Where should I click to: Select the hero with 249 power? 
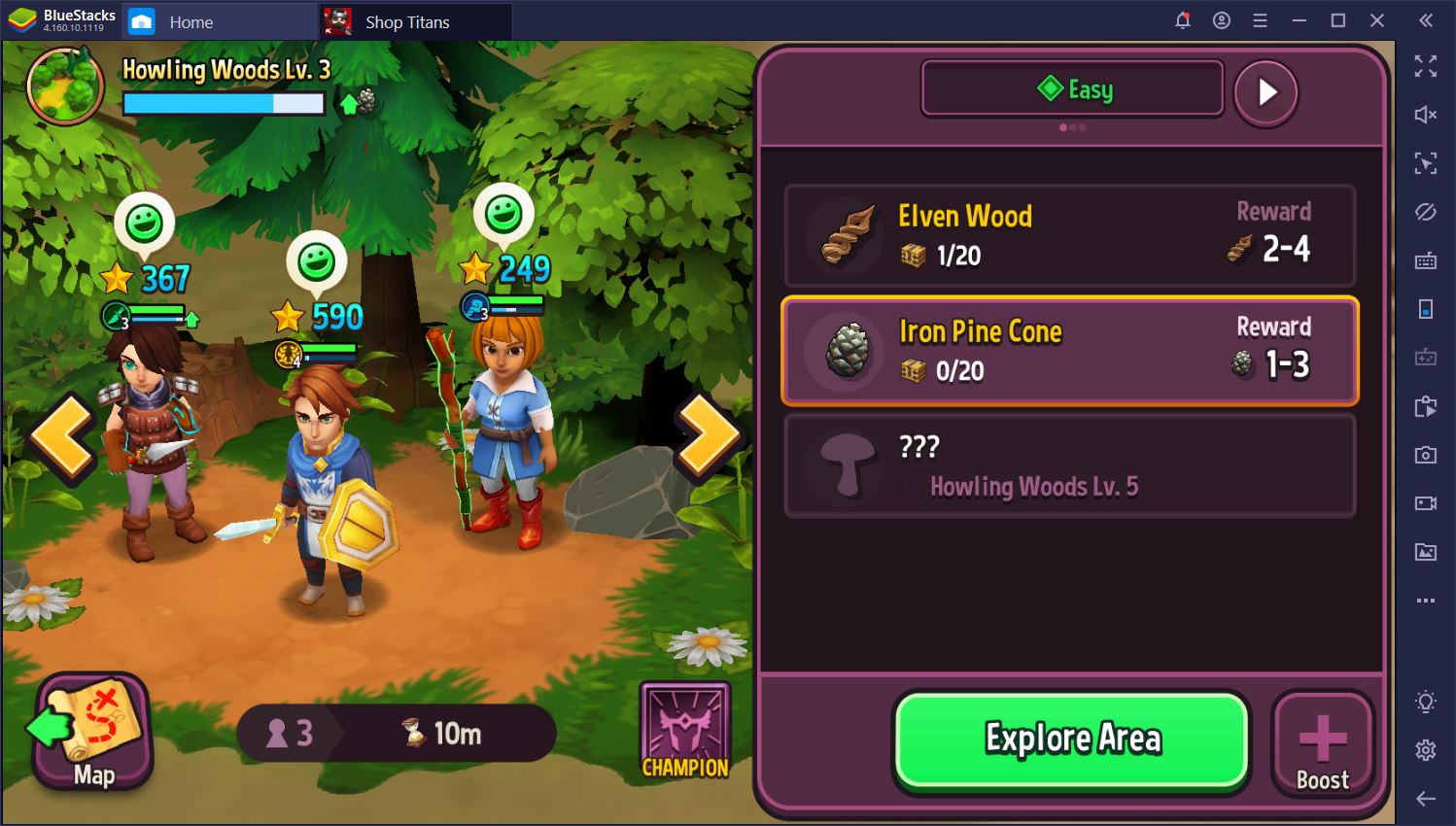tap(501, 437)
